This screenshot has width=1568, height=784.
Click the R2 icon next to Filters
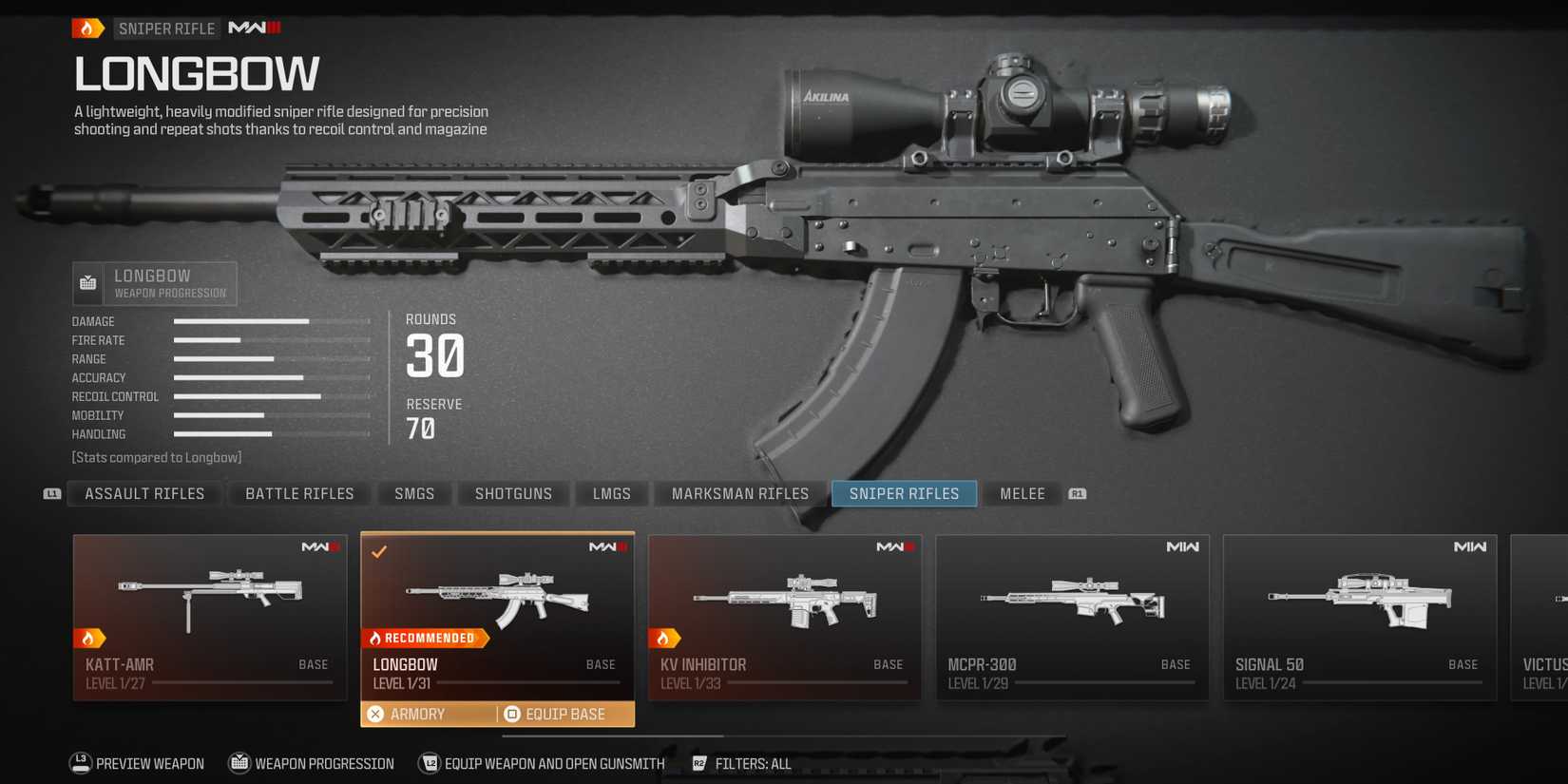(699, 762)
